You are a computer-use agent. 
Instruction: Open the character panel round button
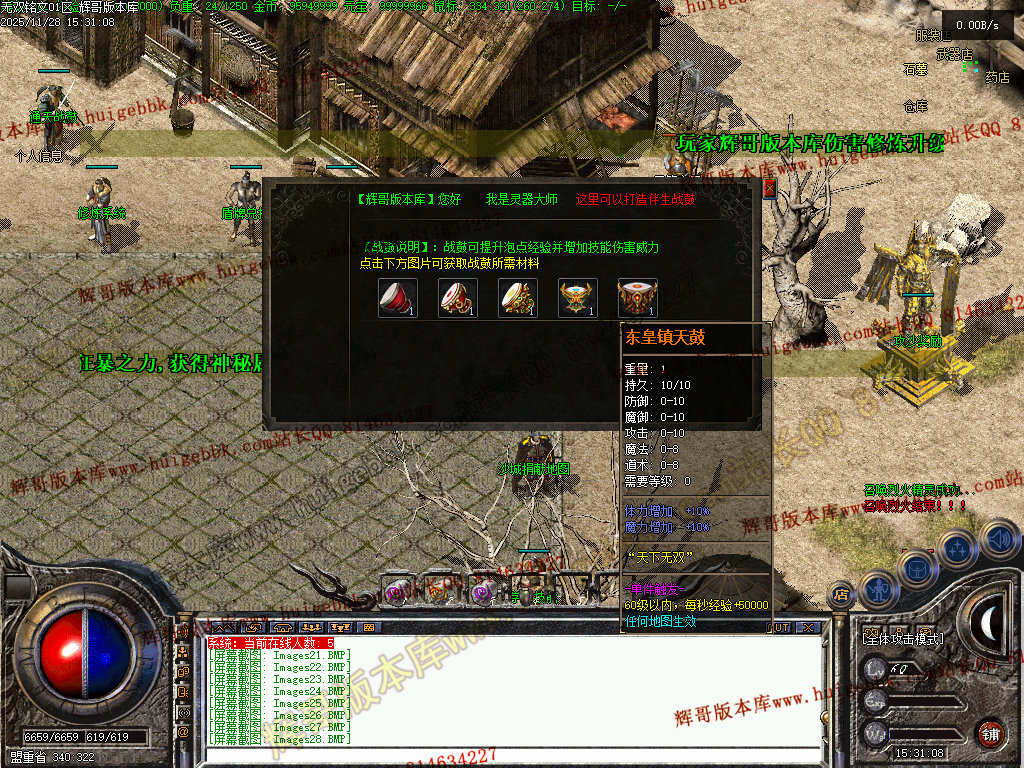[879, 590]
